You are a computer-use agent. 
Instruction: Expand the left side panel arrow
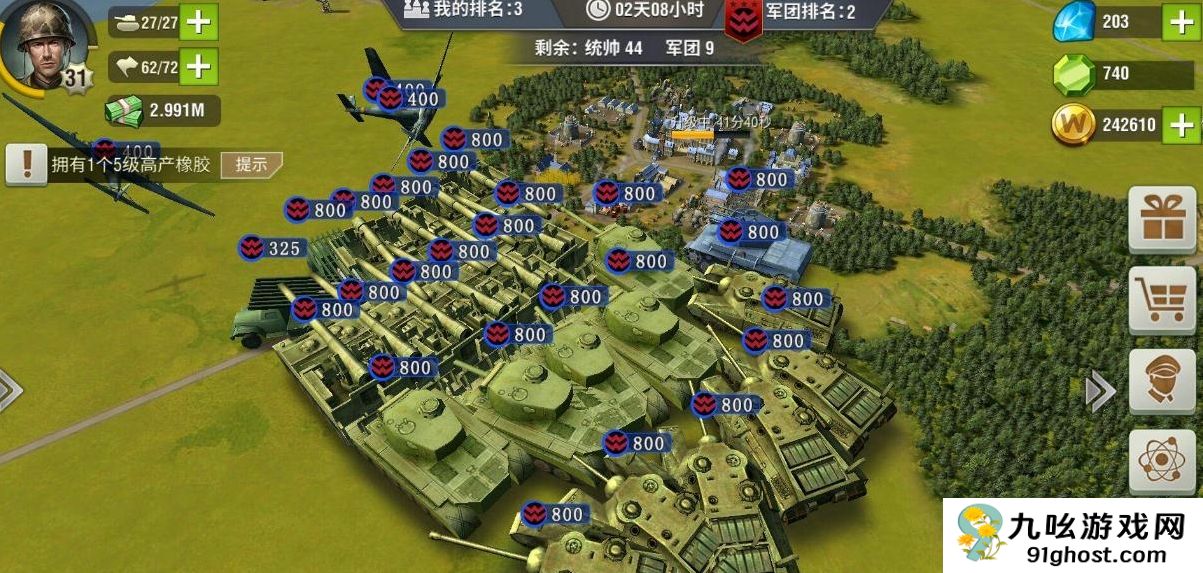click(8, 391)
